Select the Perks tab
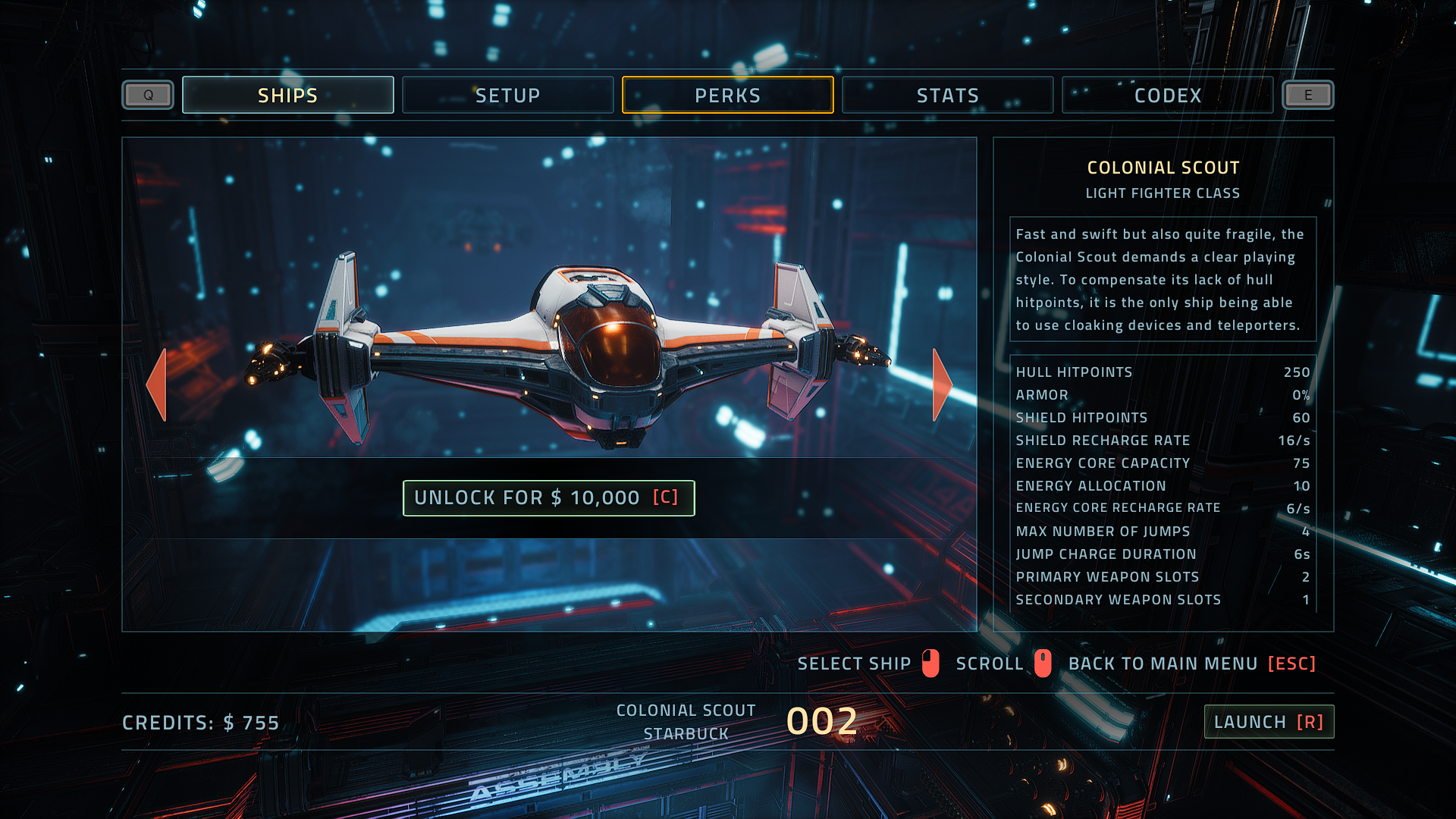1456x819 pixels. 727,96
